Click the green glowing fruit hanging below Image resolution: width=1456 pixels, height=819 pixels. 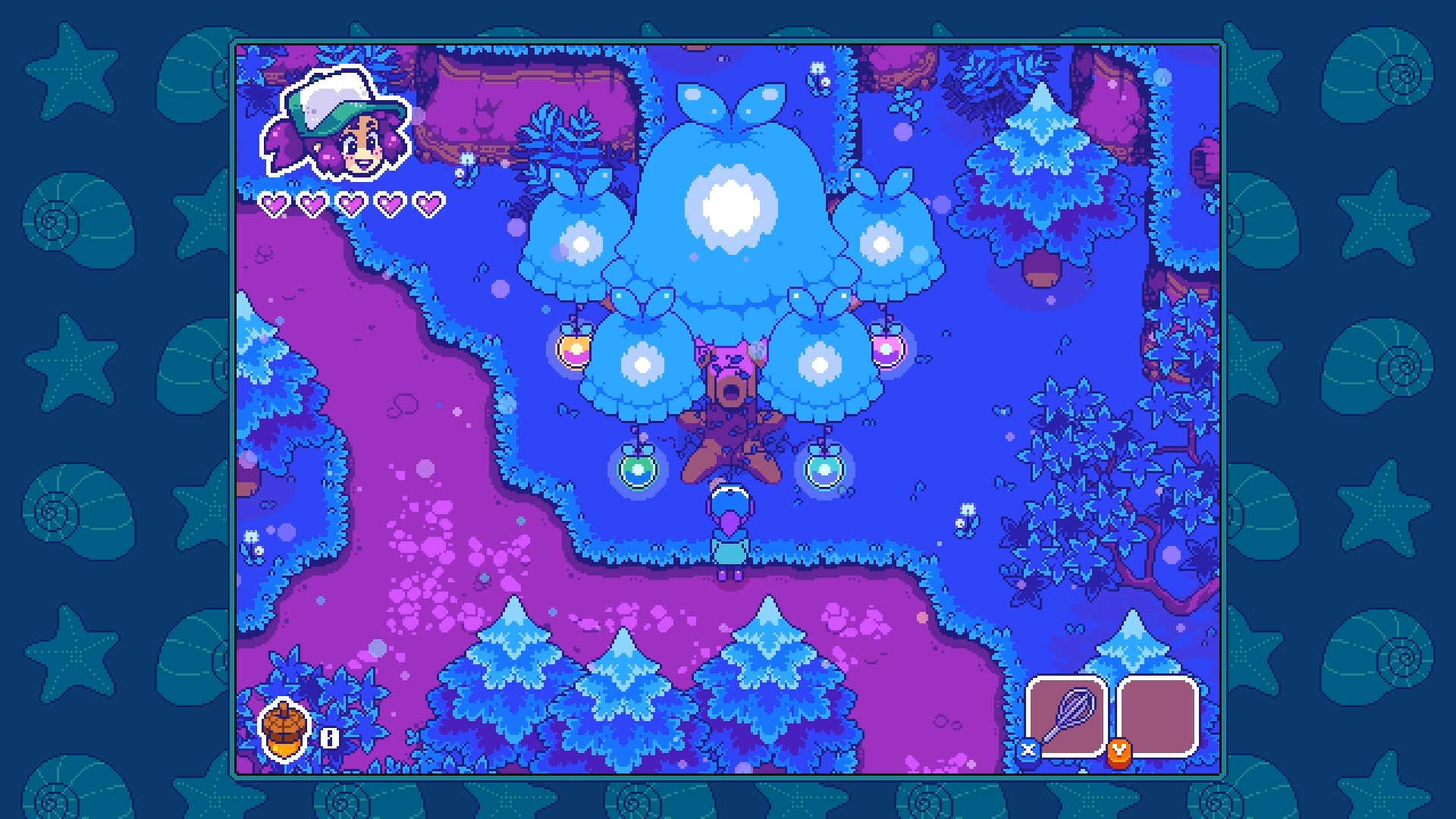[637, 469]
